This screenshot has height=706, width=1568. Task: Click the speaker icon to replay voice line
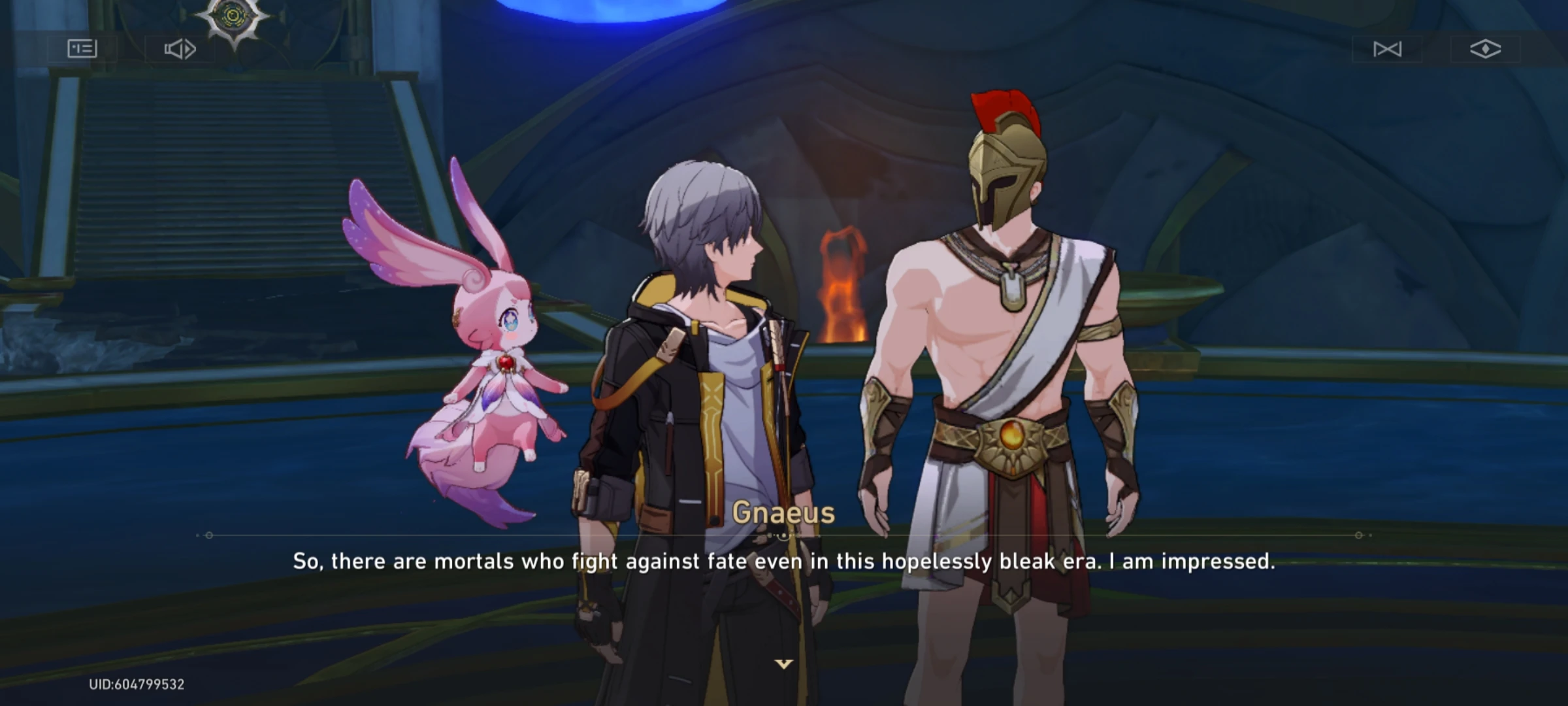pyautogui.click(x=180, y=48)
